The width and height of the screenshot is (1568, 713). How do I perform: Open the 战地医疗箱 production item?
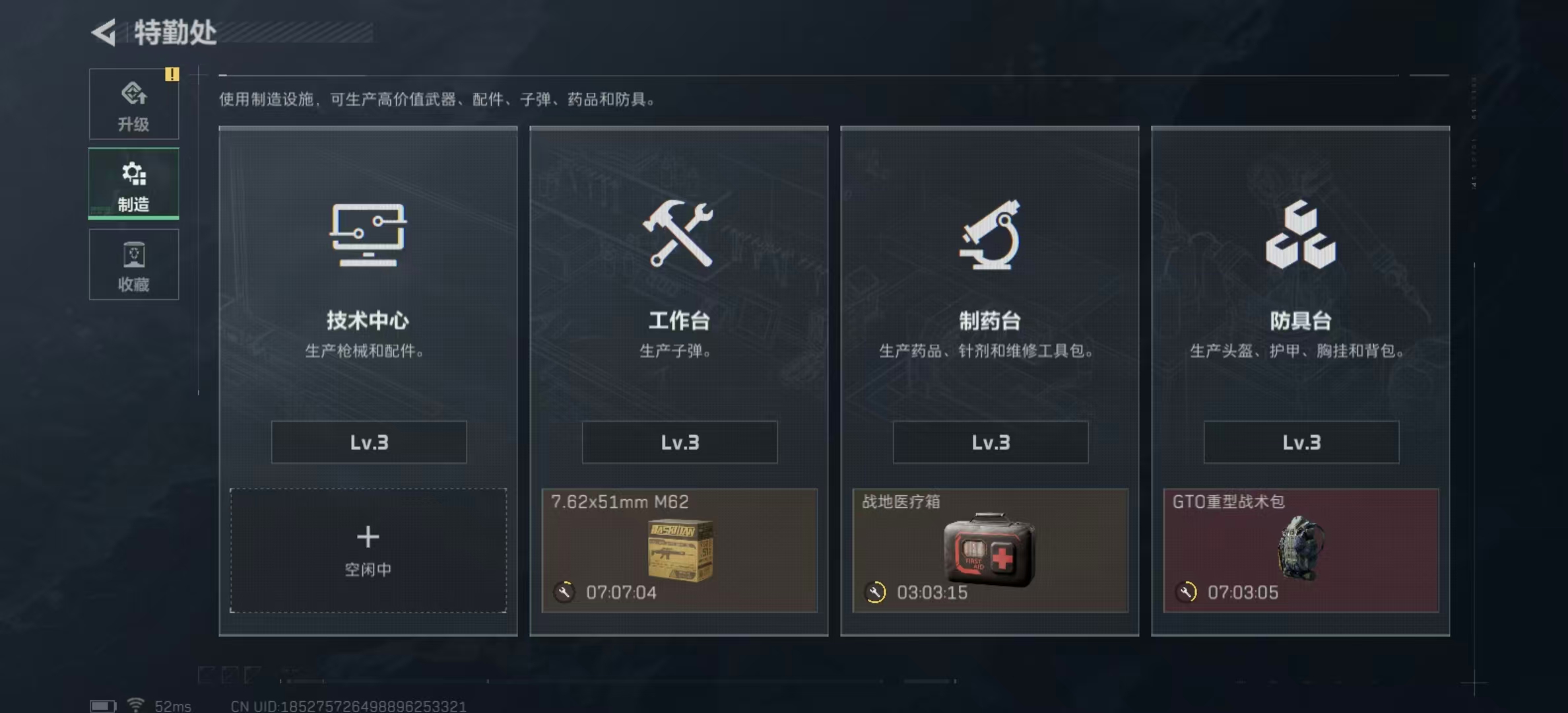(x=989, y=551)
